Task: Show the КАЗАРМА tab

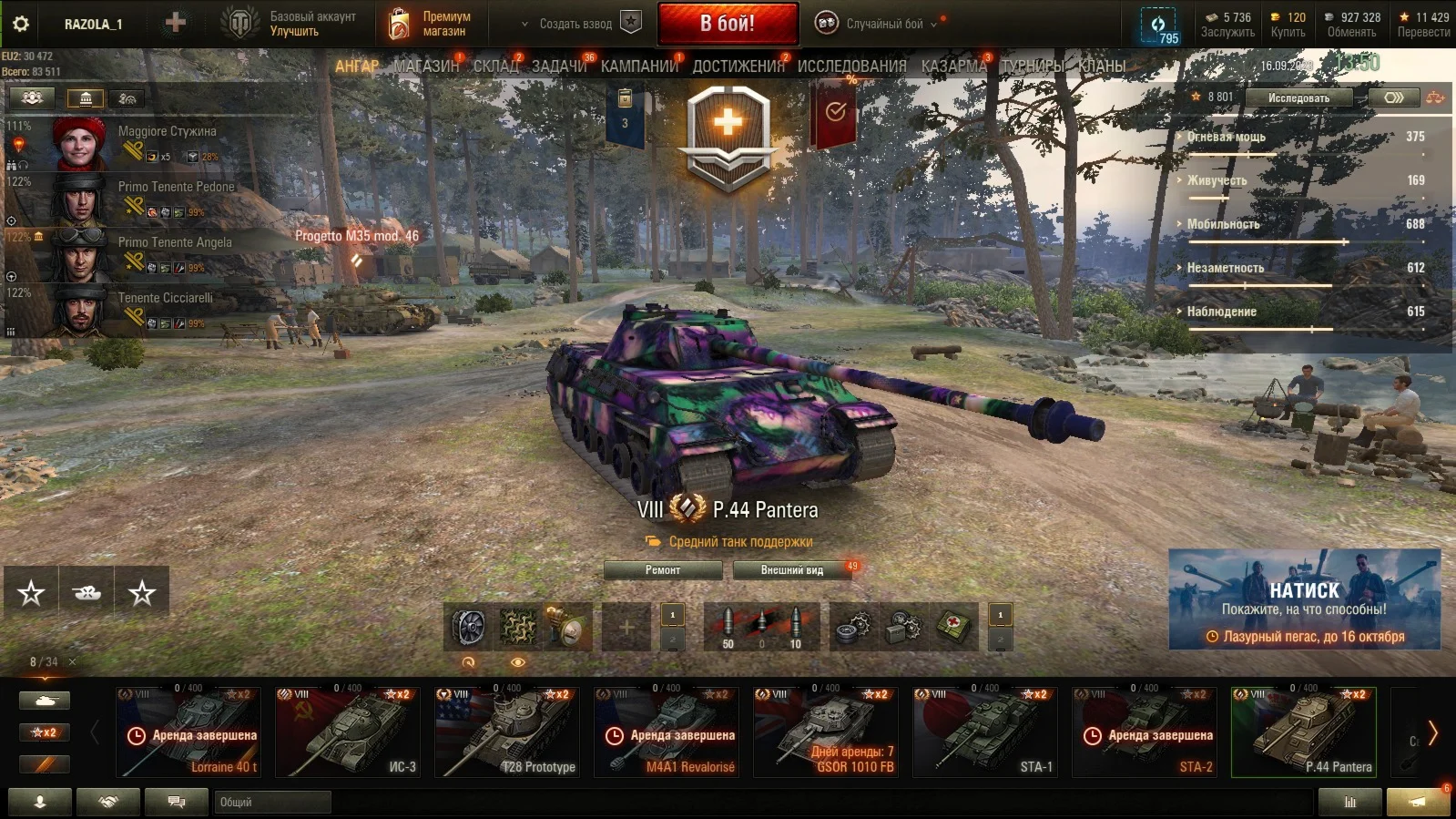Action: [953, 66]
